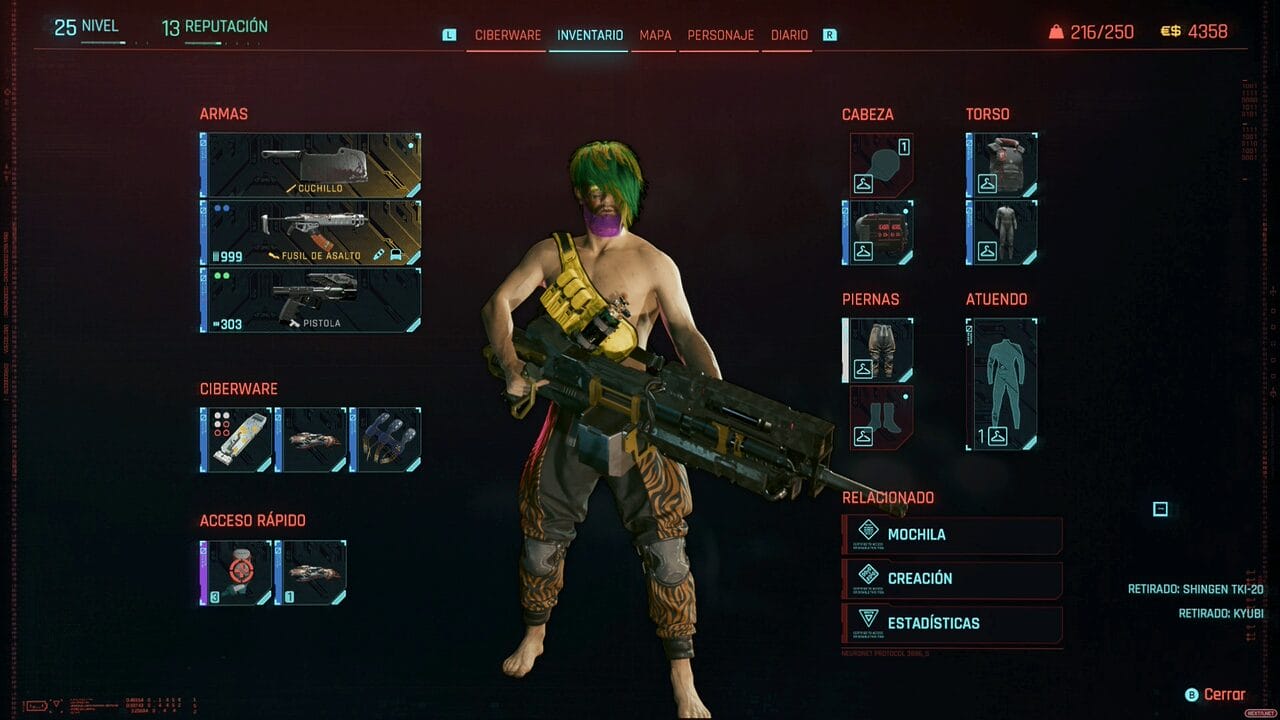Click the torso armor vest slot
Image resolution: width=1280 pixels, height=720 pixels.
click(x=1002, y=165)
